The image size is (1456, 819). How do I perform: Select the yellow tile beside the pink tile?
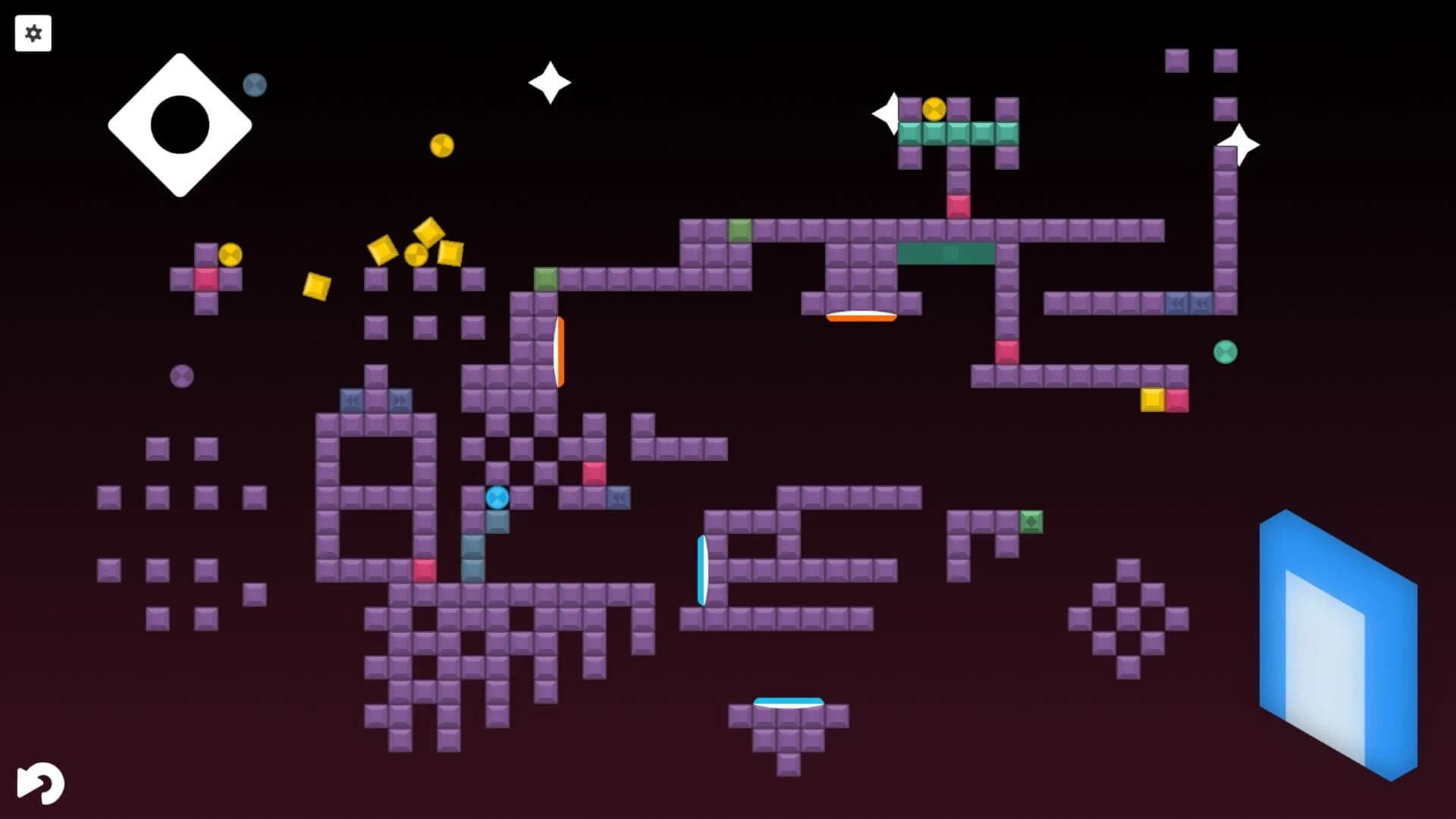[x=1153, y=400]
